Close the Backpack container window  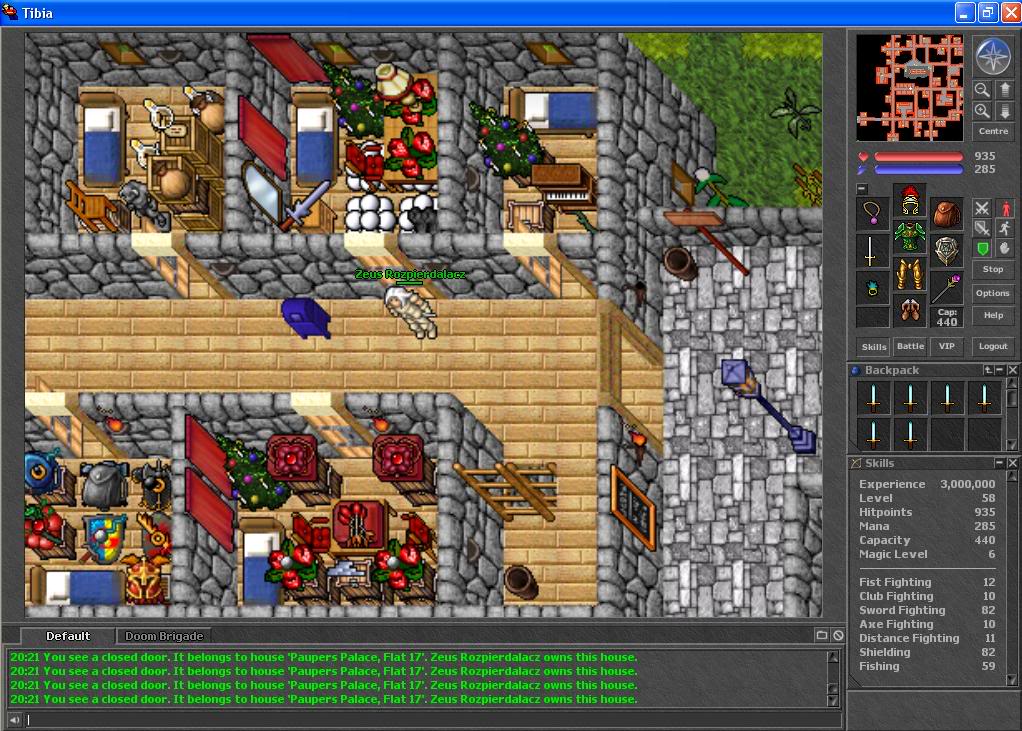coord(1012,370)
